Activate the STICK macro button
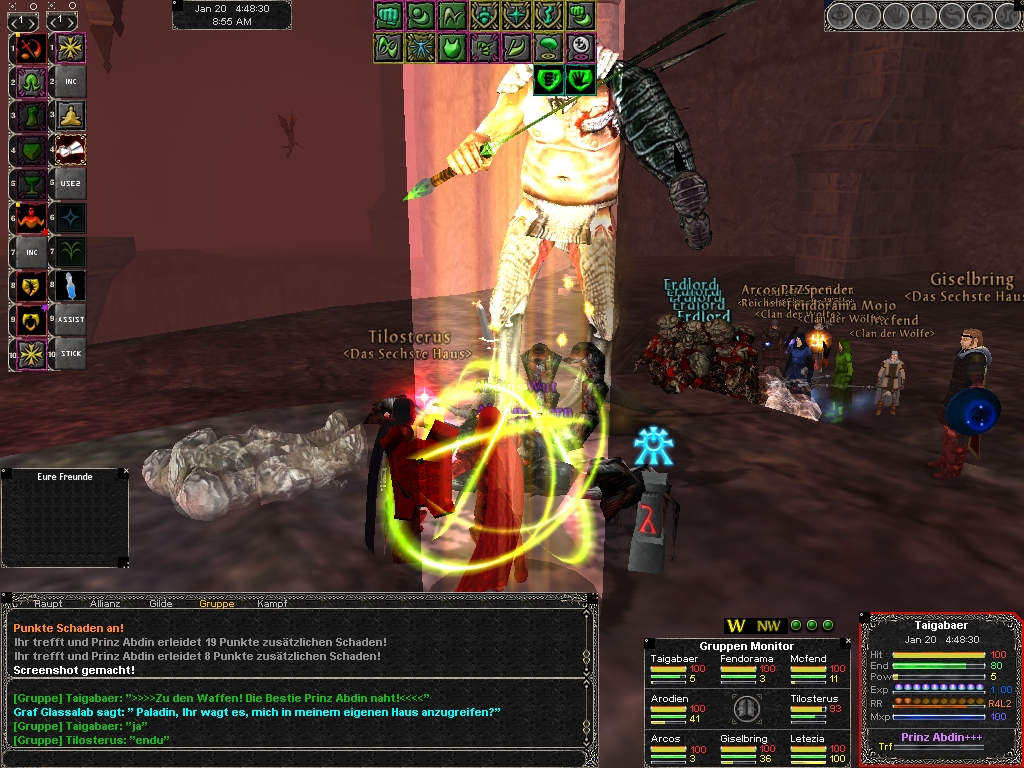Viewport: 1024px width, 768px height. point(70,353)
